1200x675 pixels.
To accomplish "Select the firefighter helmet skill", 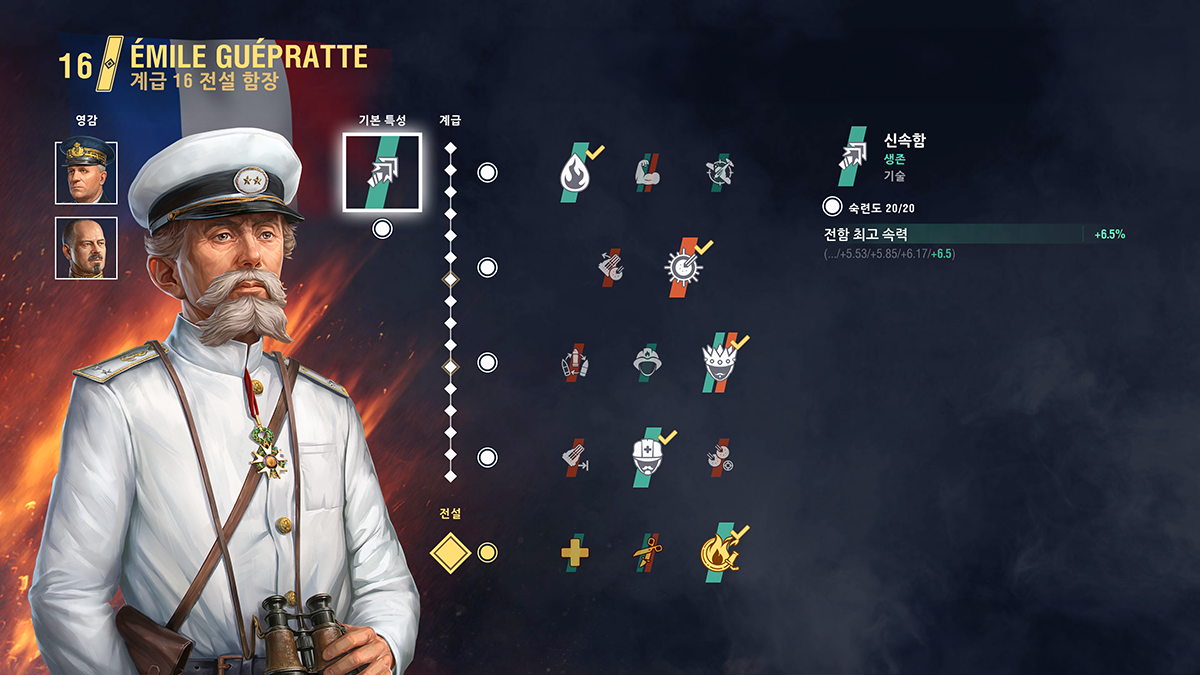I will (646, 362).
